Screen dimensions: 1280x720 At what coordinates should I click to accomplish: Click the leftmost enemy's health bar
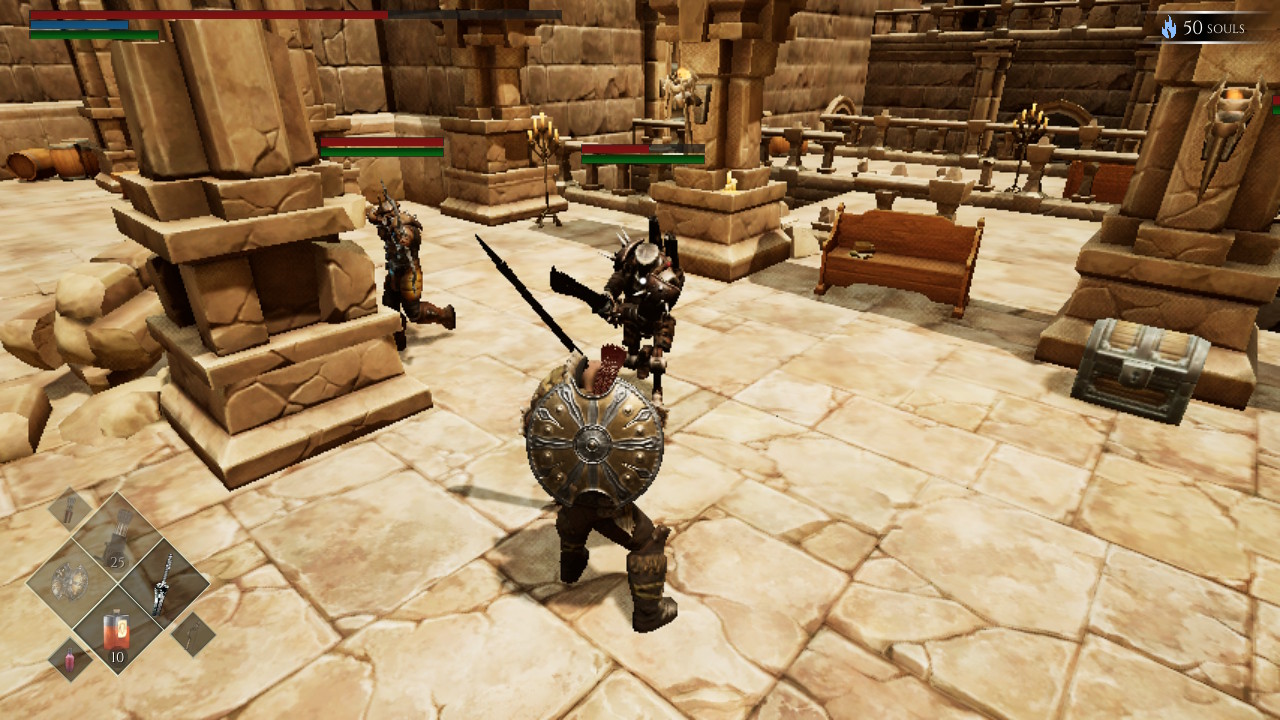pos(380,140)
